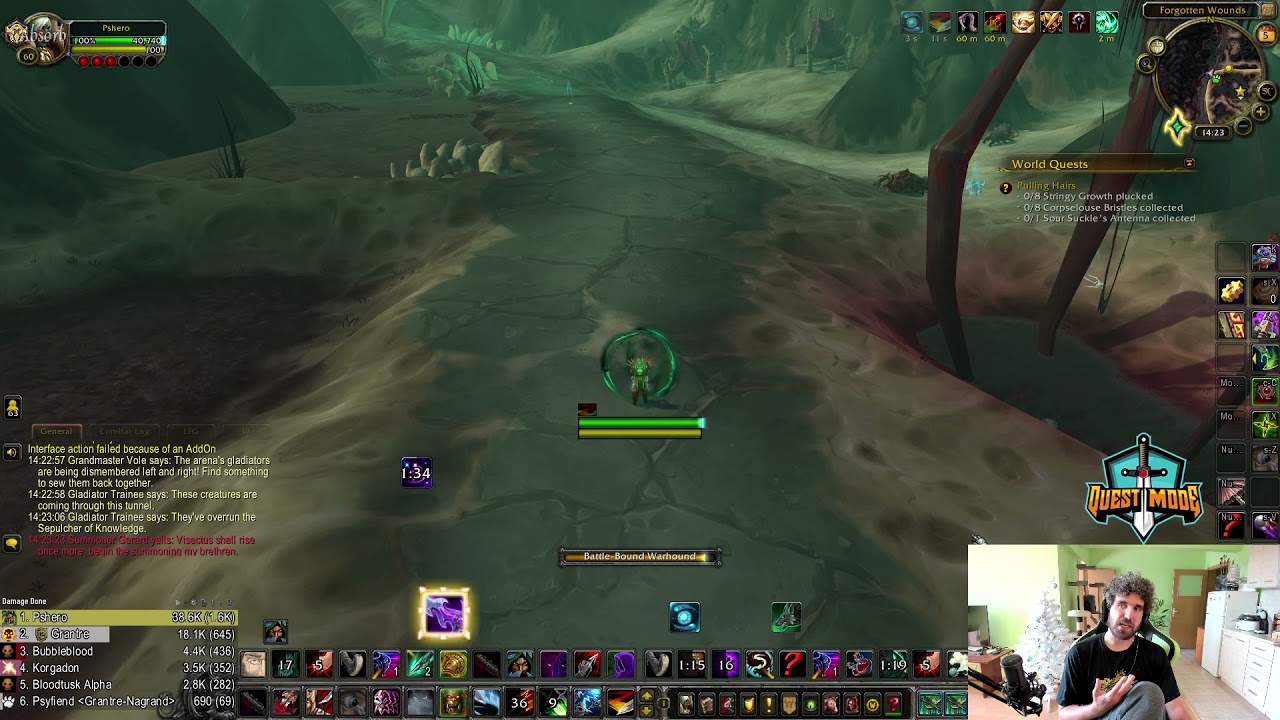
Task: Zoom in using the minimap plus button
Action: pyautogui.click(x=1260, y=110)
